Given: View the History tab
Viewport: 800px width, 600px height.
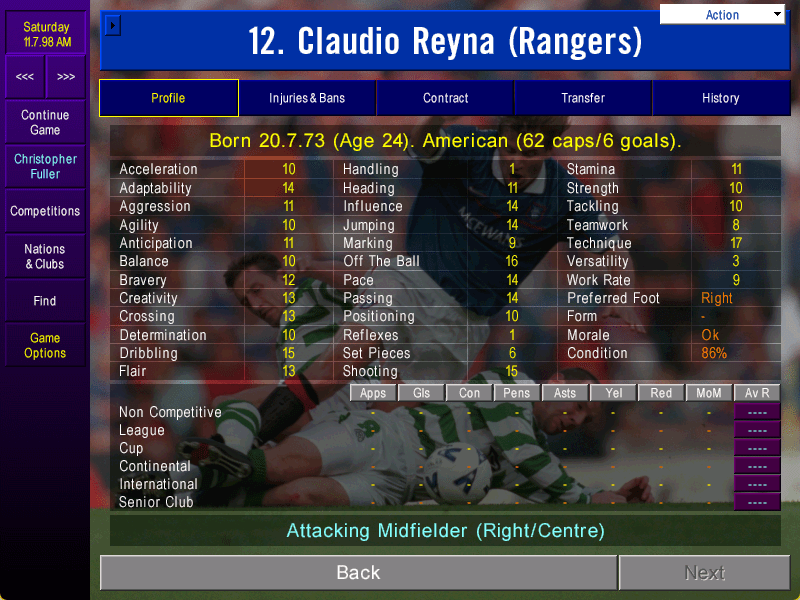Looking at the screenshot, I should pos(720,98).
